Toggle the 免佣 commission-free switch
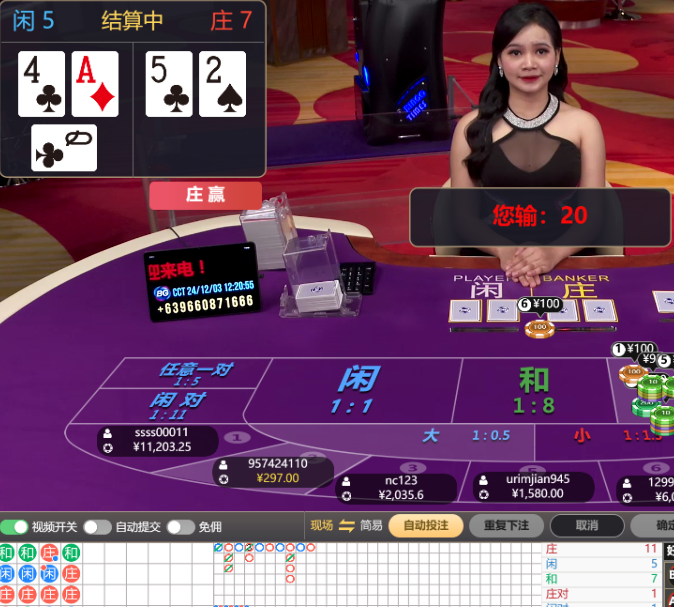Screen dimensions: 674x607 [x=180, y=527]
